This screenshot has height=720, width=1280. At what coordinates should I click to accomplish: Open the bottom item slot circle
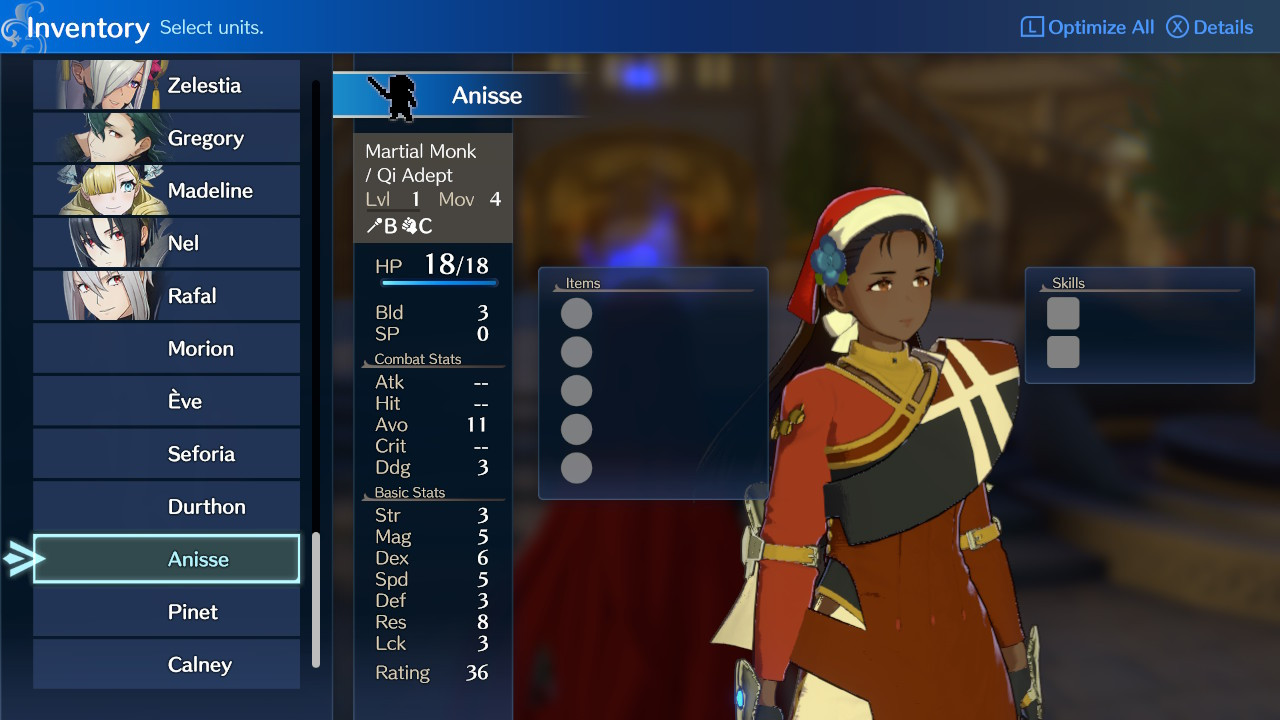576,468
